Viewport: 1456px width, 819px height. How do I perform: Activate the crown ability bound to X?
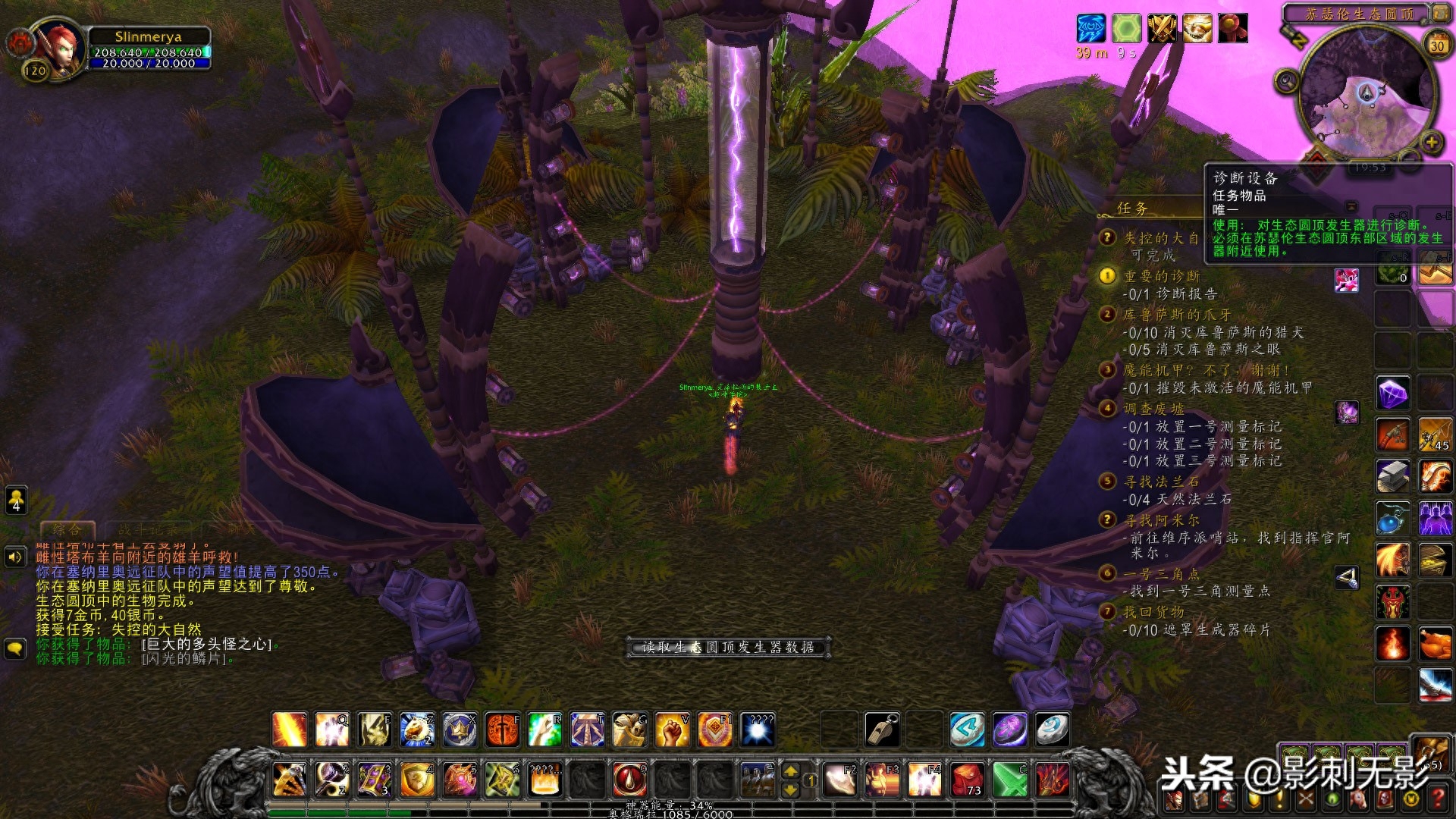[x=460, y=730]
